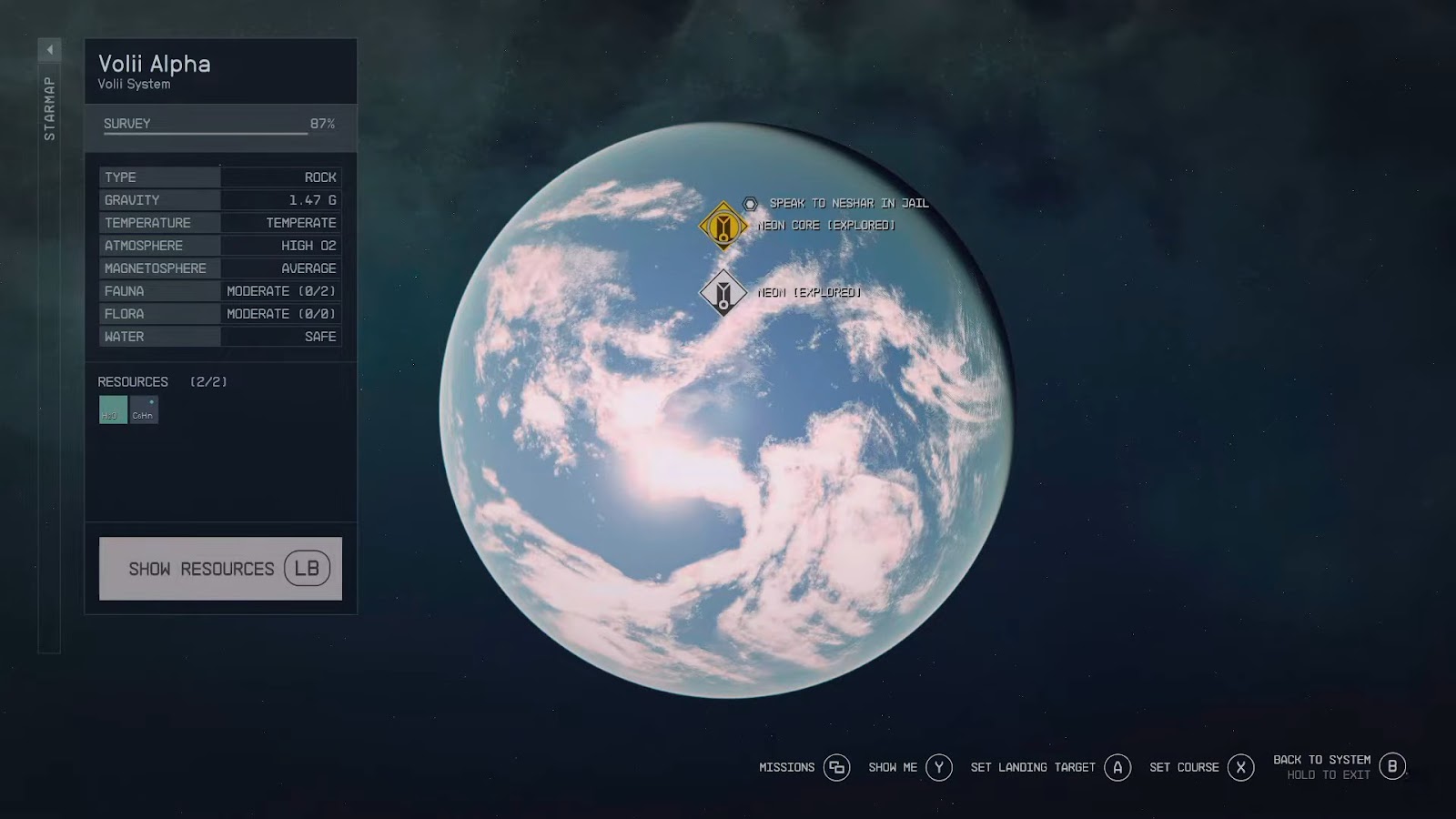Screen dimensions: 1456x819
Task: Select the Neon city landing marker
Action: [x=723, y=292]
